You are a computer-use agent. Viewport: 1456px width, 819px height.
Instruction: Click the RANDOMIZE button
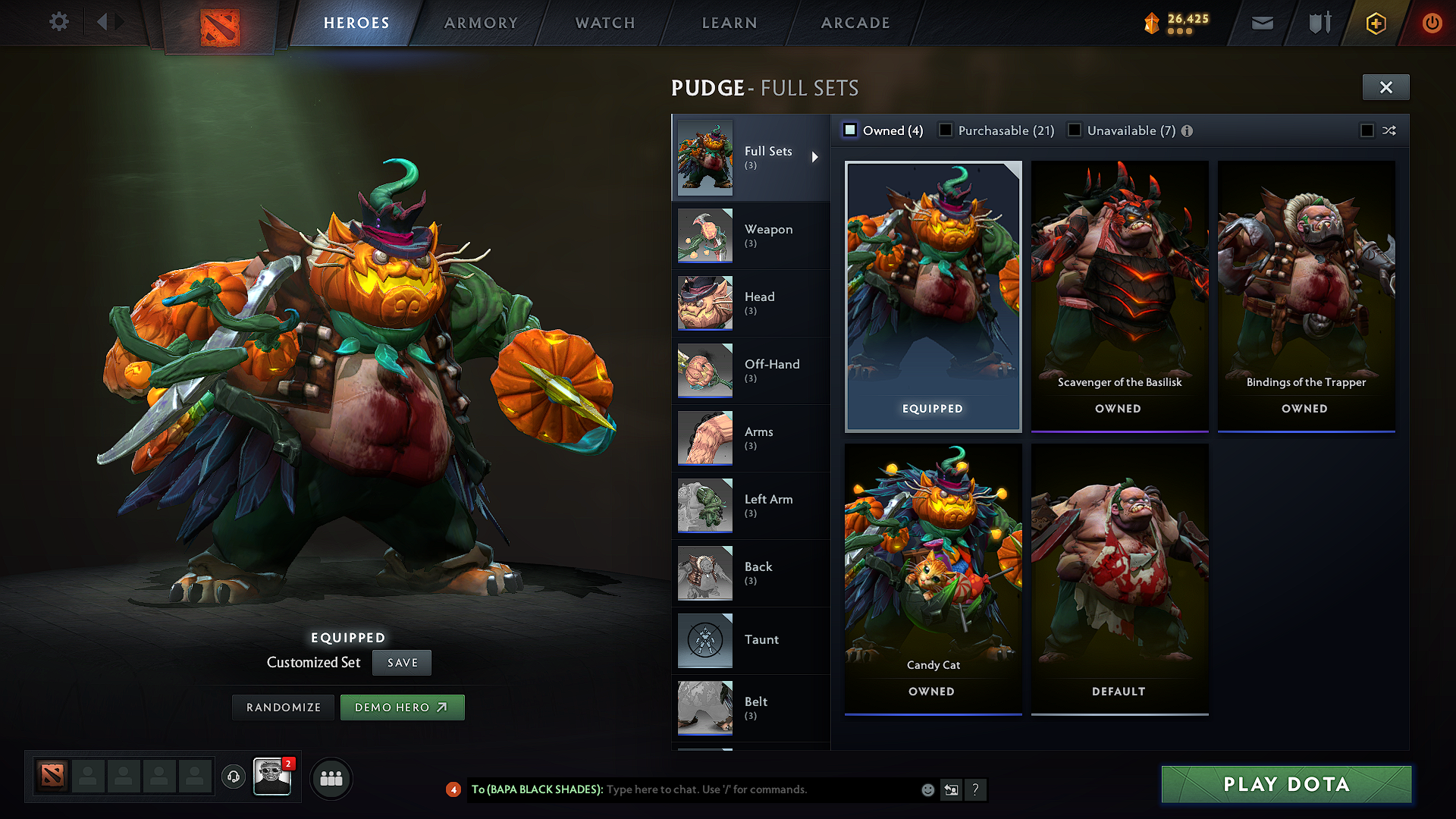[283, 707]
